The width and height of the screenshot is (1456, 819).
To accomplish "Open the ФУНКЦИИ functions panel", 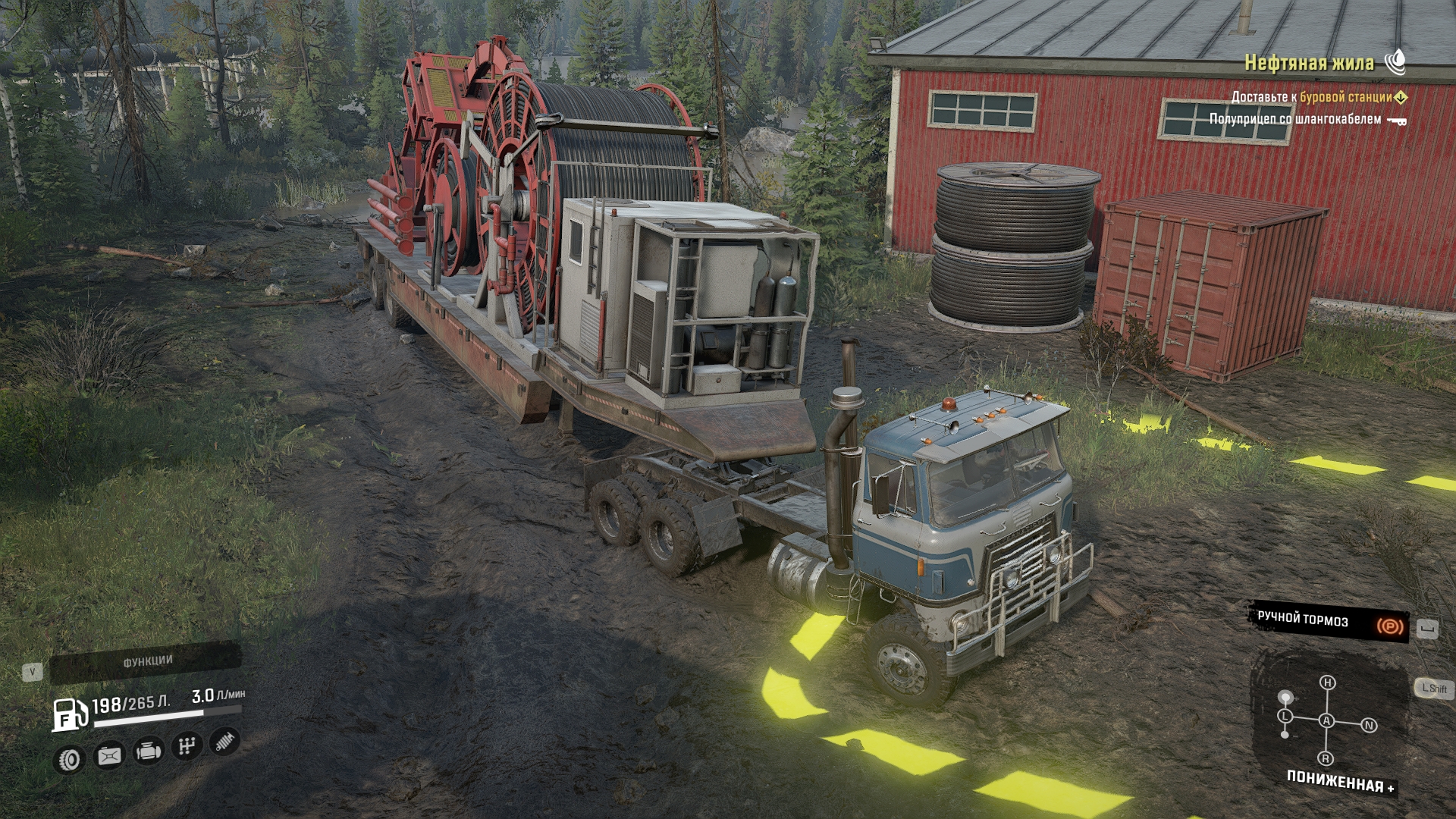I will coord(146,662).
